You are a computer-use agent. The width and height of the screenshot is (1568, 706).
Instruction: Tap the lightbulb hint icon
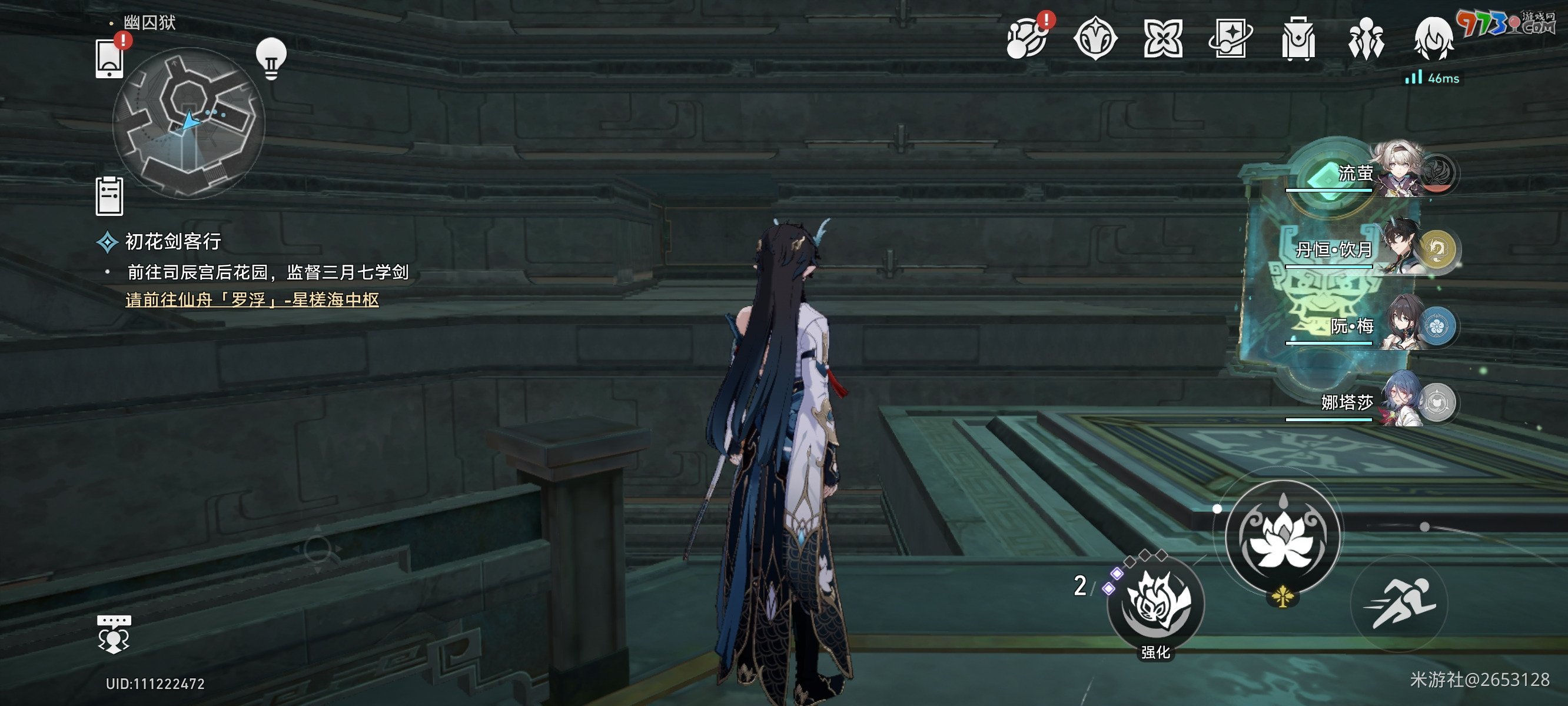pyautogui.click(x=271, y=58)
